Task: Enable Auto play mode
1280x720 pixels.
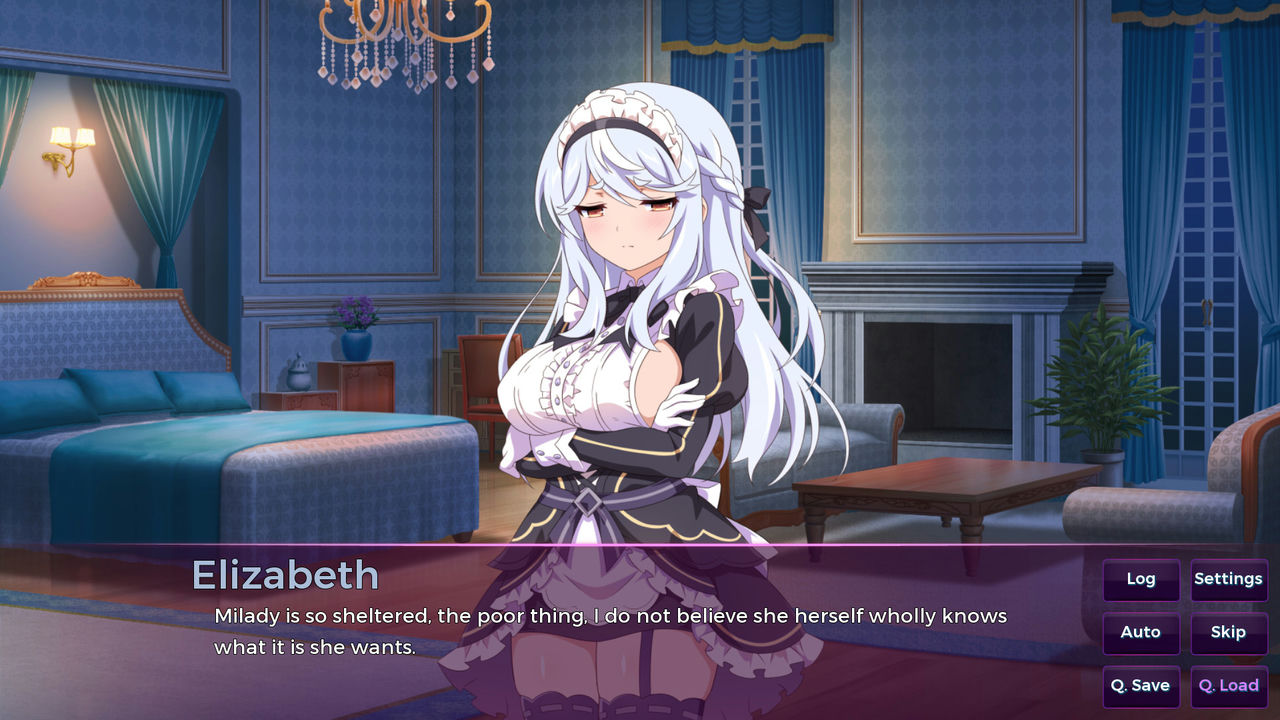Action: [1141, 633]
